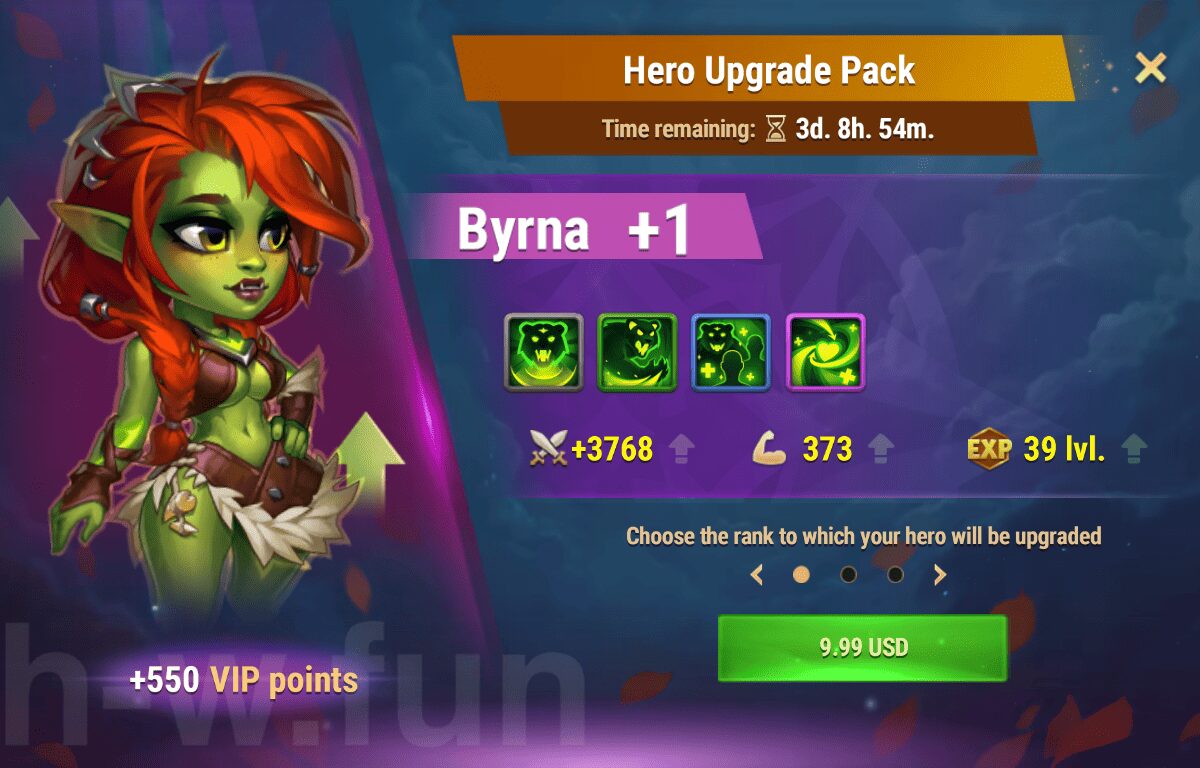Inspect the blue-framed bear and ally skill
The height and width of the screenshot is (768, 1200).
pyautogui.click(x=731, y=352)
